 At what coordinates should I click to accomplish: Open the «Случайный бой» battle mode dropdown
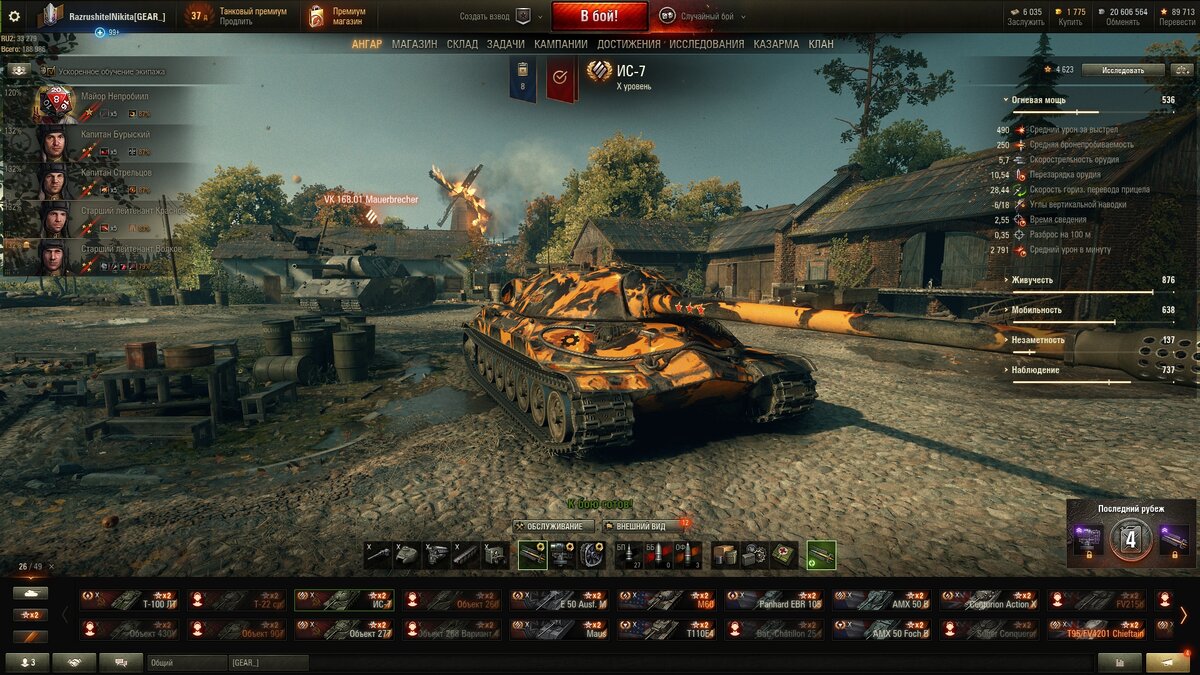click(706, 16)
